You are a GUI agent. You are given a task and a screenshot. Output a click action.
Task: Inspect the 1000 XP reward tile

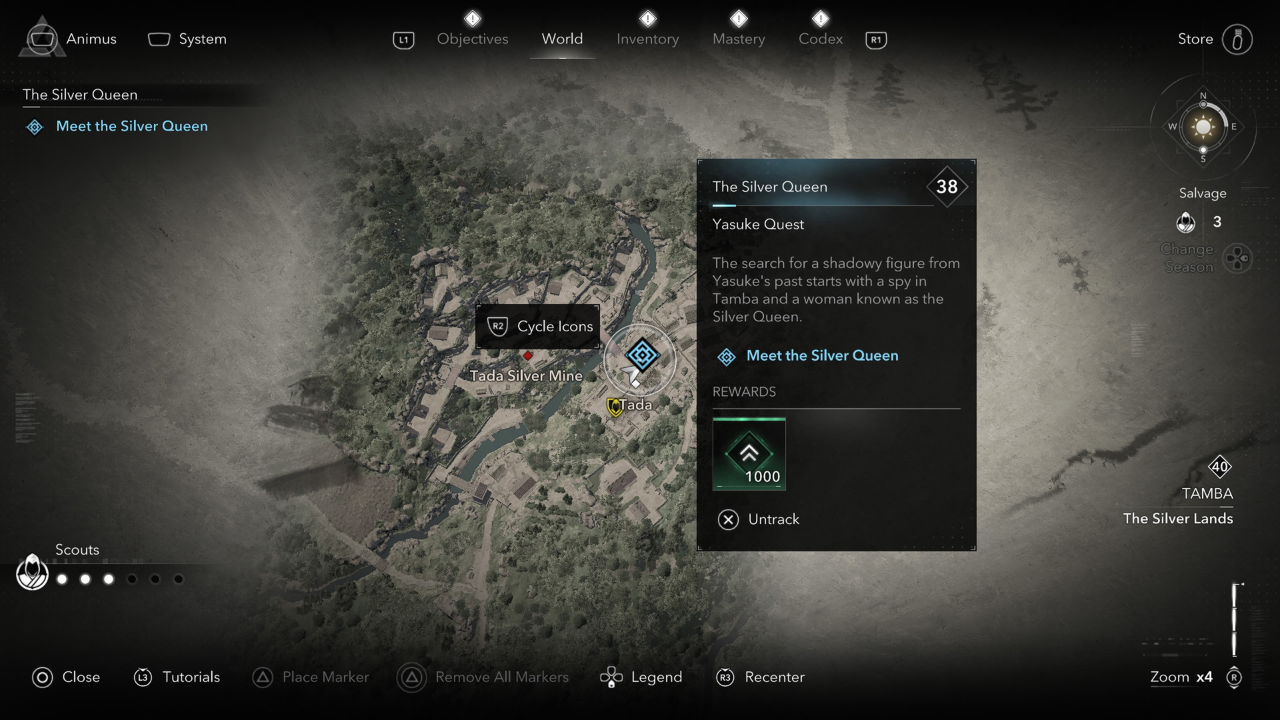[x=749, y=455]
